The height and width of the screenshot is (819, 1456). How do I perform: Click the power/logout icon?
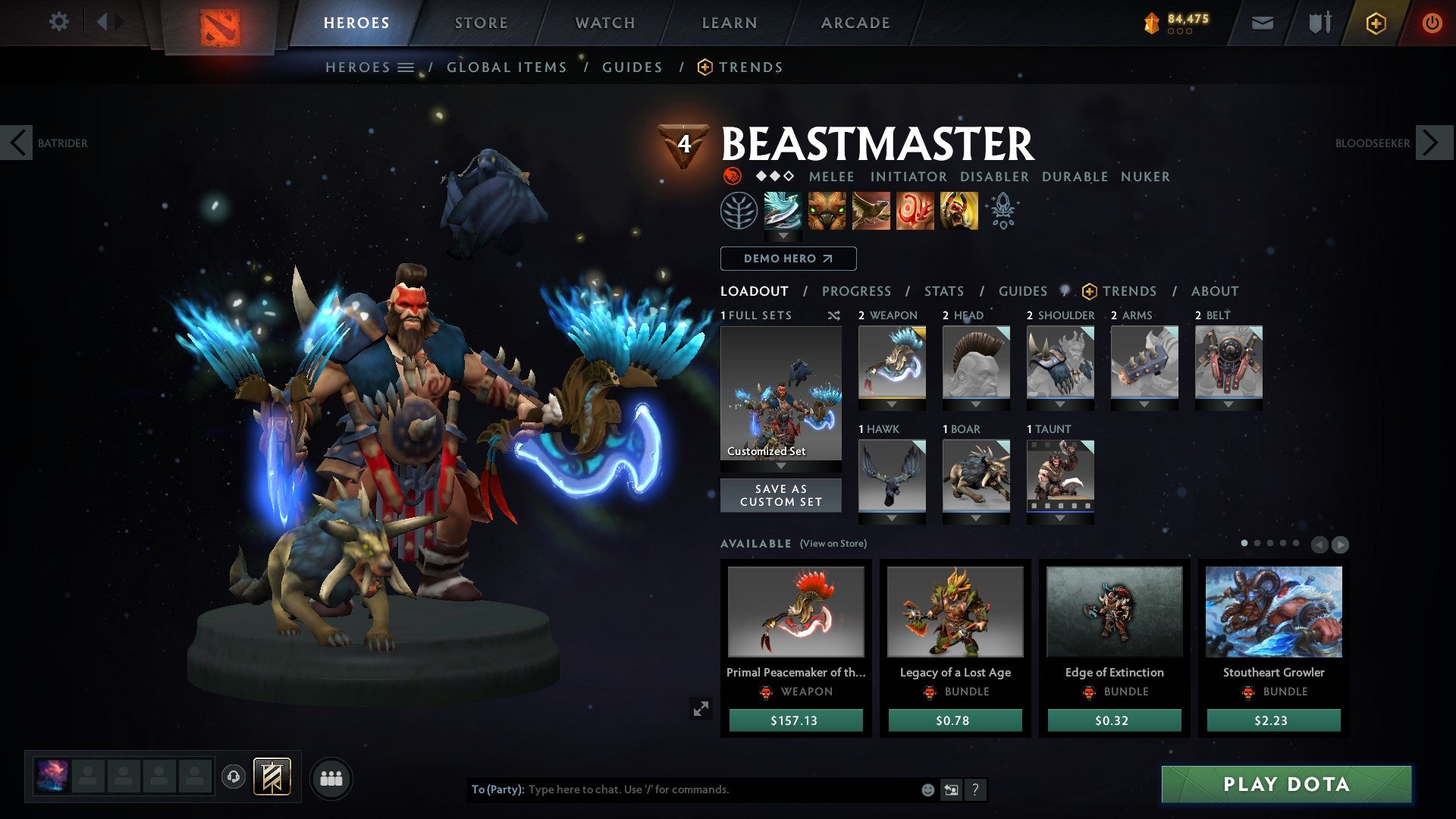(x=1433, y=23)
